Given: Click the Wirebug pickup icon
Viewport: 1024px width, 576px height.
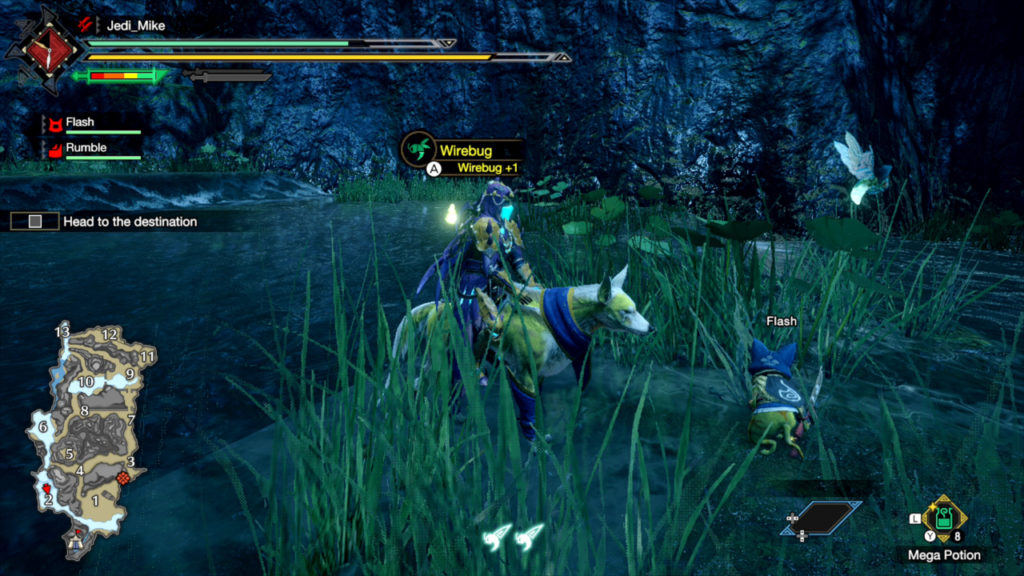Looking at the screenshot, I should point(416,150).
